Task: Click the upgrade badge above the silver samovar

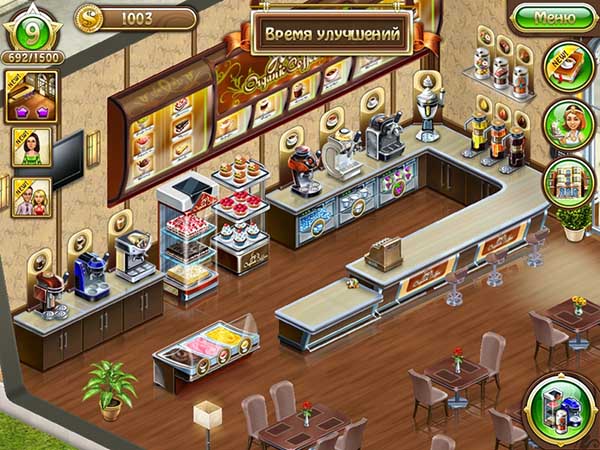Action: [427, 79]
